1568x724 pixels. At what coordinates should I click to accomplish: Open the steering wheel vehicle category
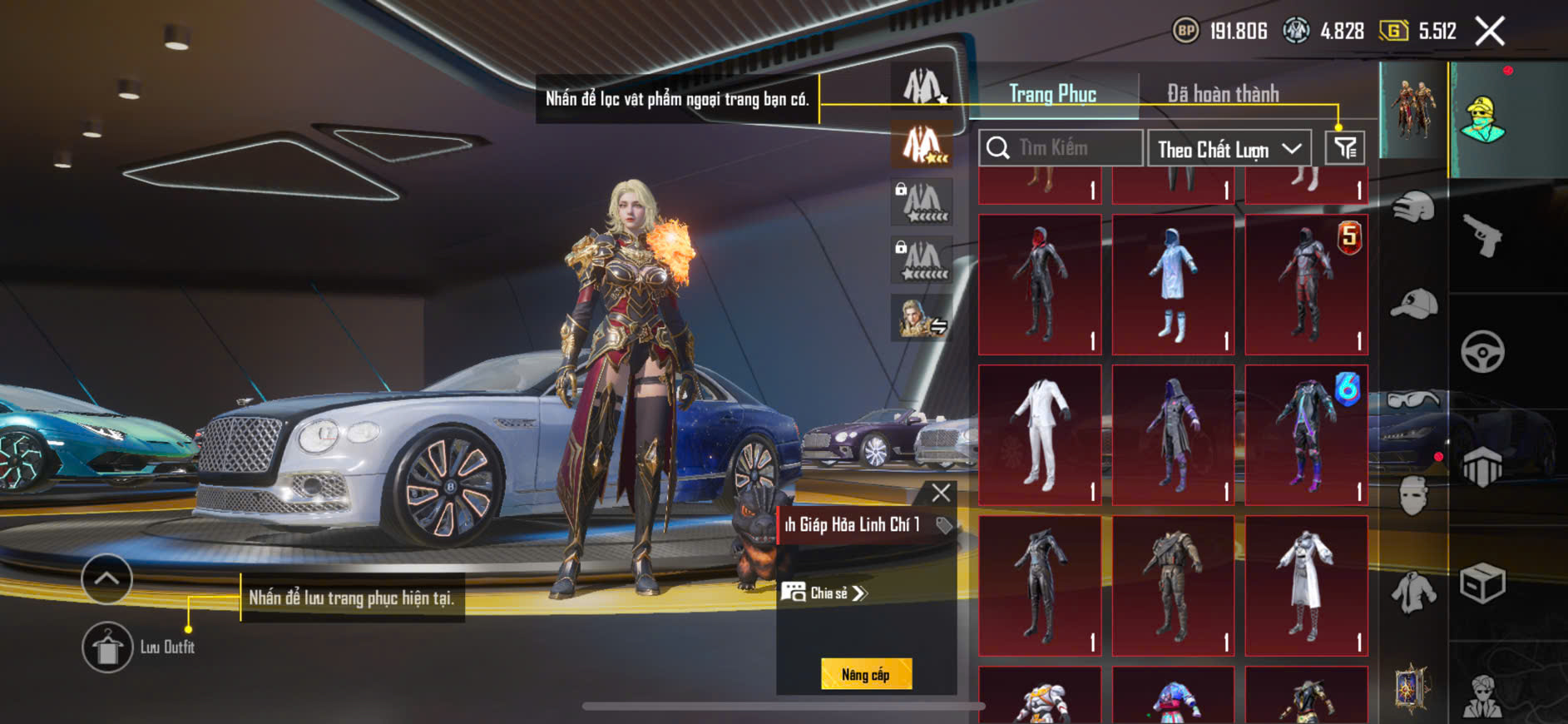coord(1483,351)
